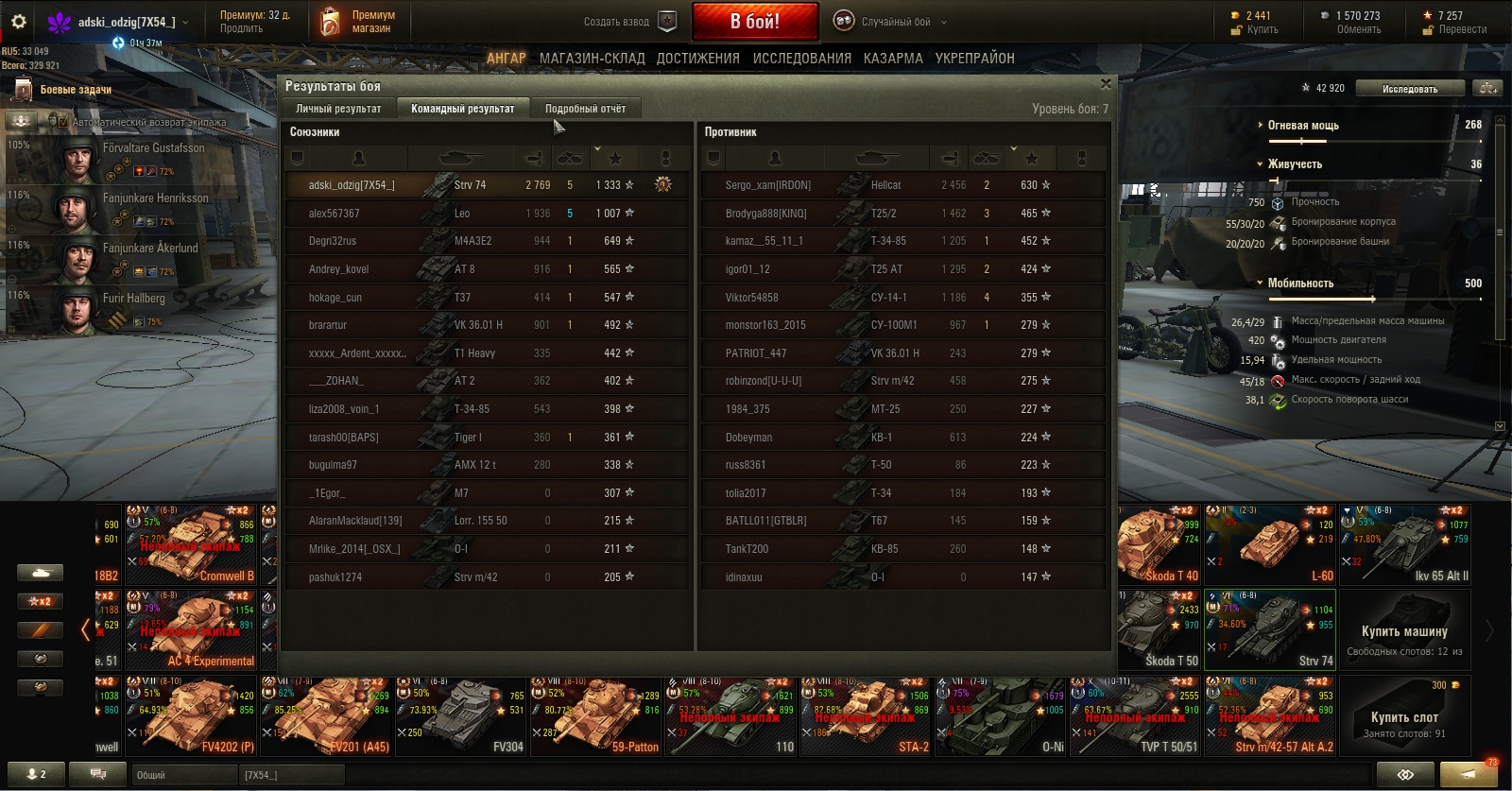
Task: Click the Исследовать research button
Action: coord(1409,89)
